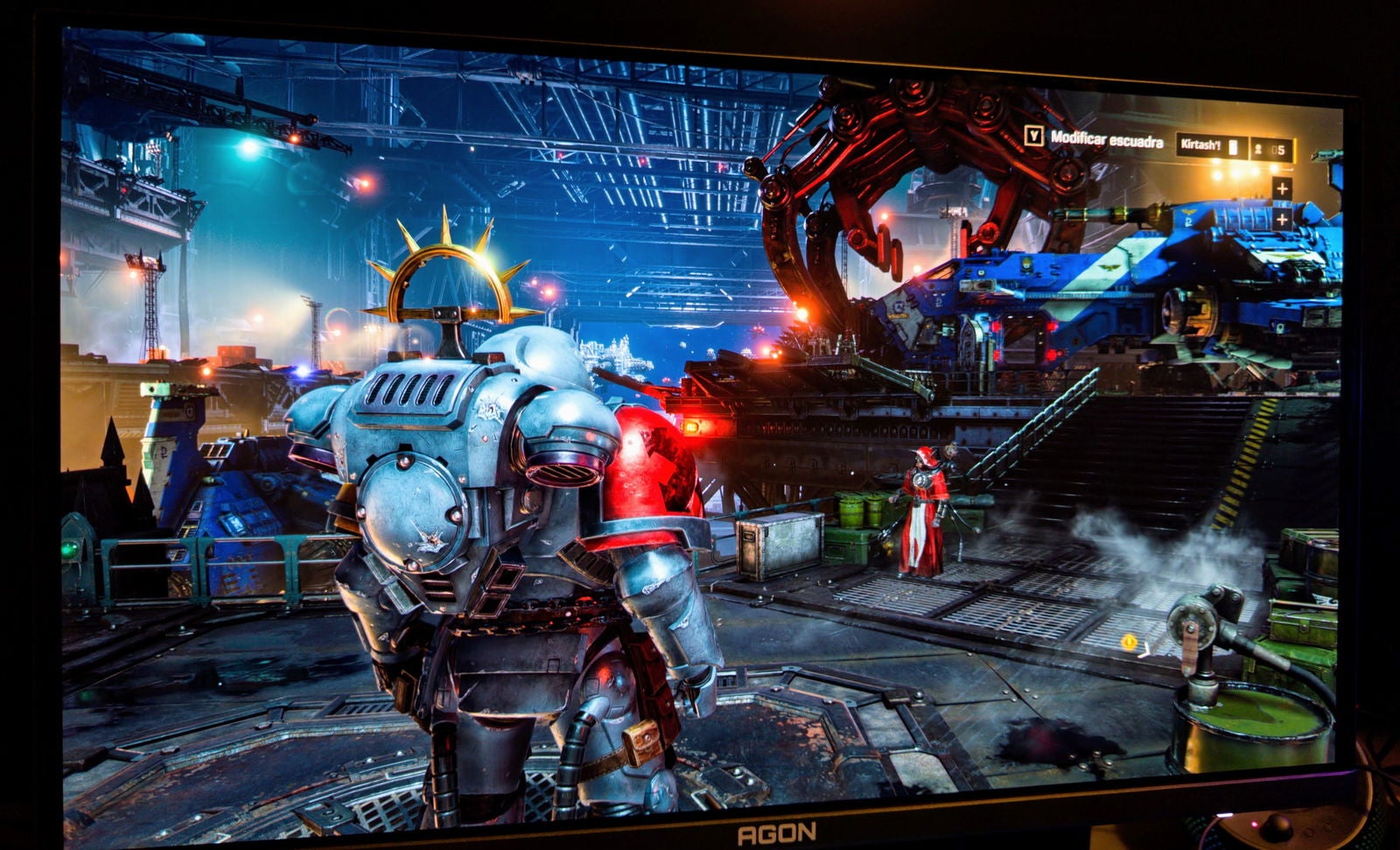Click the second plus squad slot

click(x=1282, y=219)
